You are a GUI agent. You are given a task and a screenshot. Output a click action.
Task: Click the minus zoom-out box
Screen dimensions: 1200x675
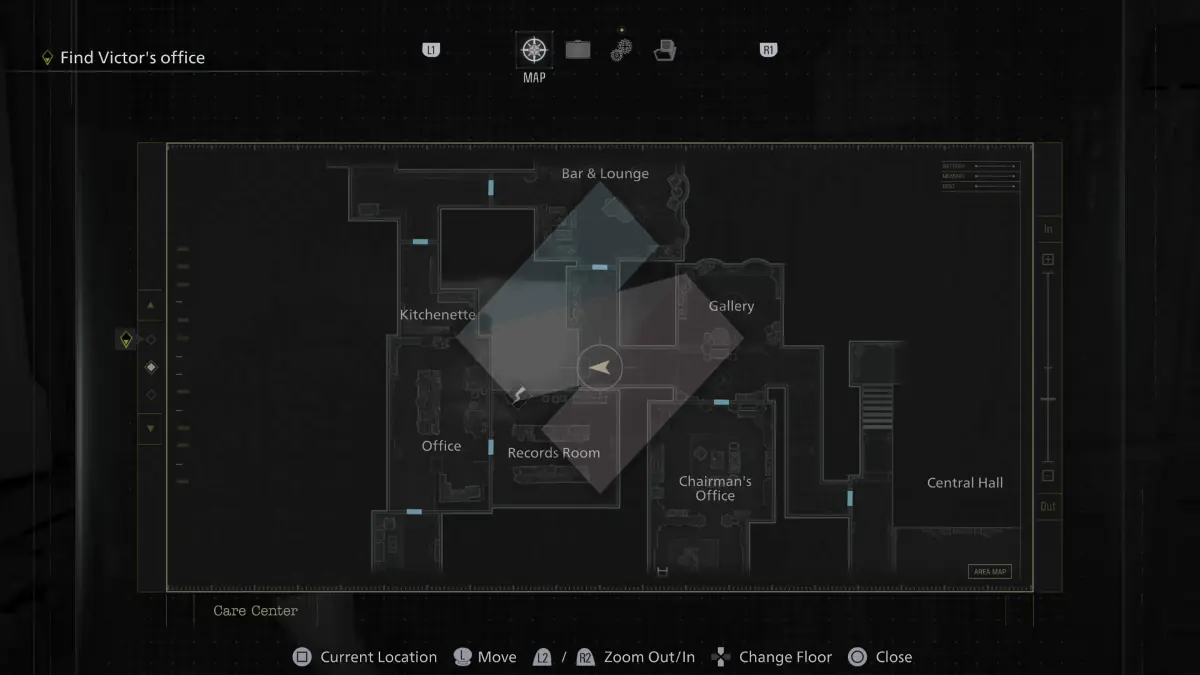click(x=1048, y=476)
